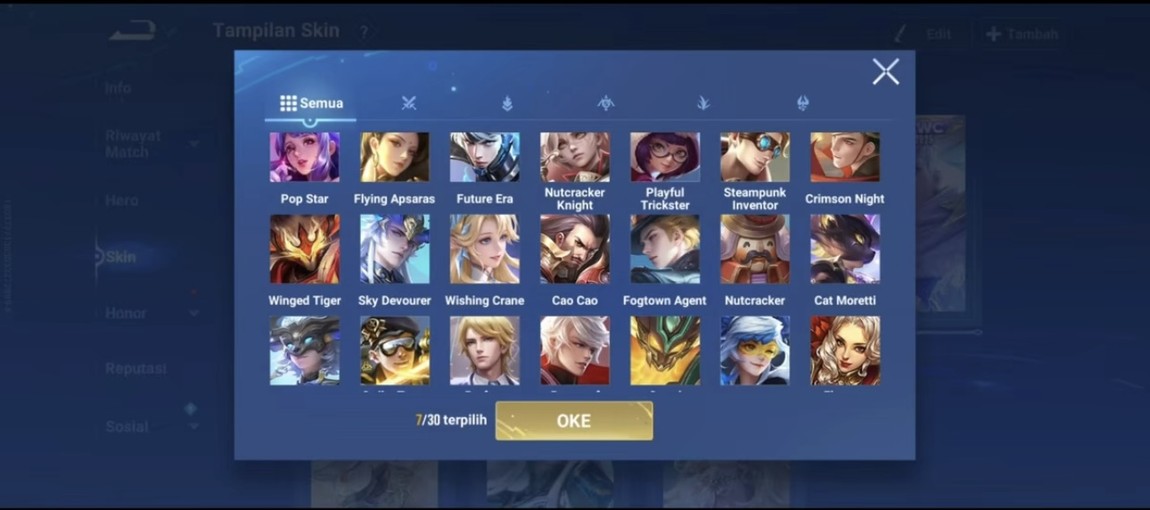Open the Tambah button behind the popup
Viewport: 1150px width, 510px height.
pos(1022,34)
